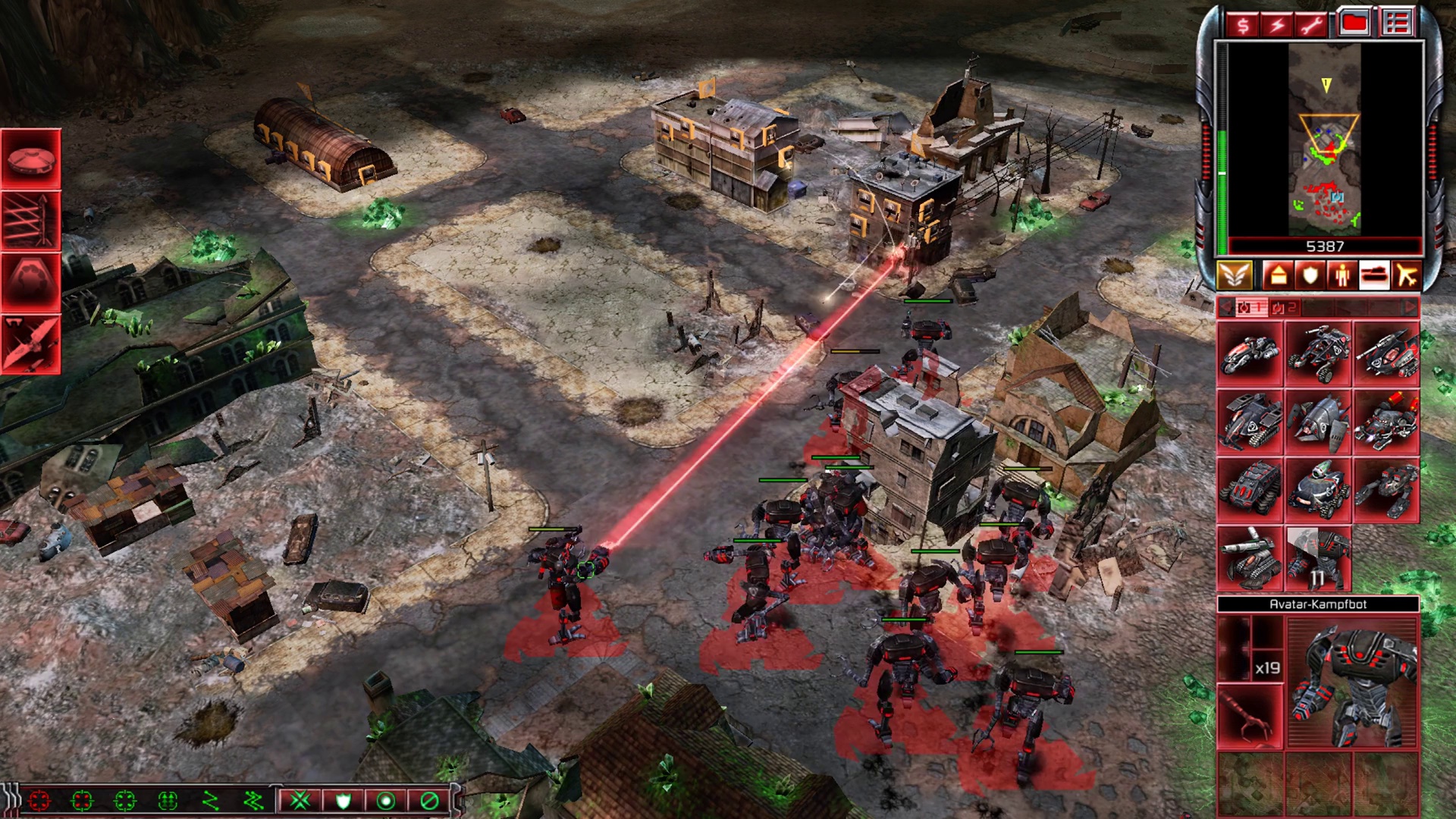The height and width of the screenshot is (819, 1456).
Task: Click the minimap to jump the view
Action: point(1325,140)
